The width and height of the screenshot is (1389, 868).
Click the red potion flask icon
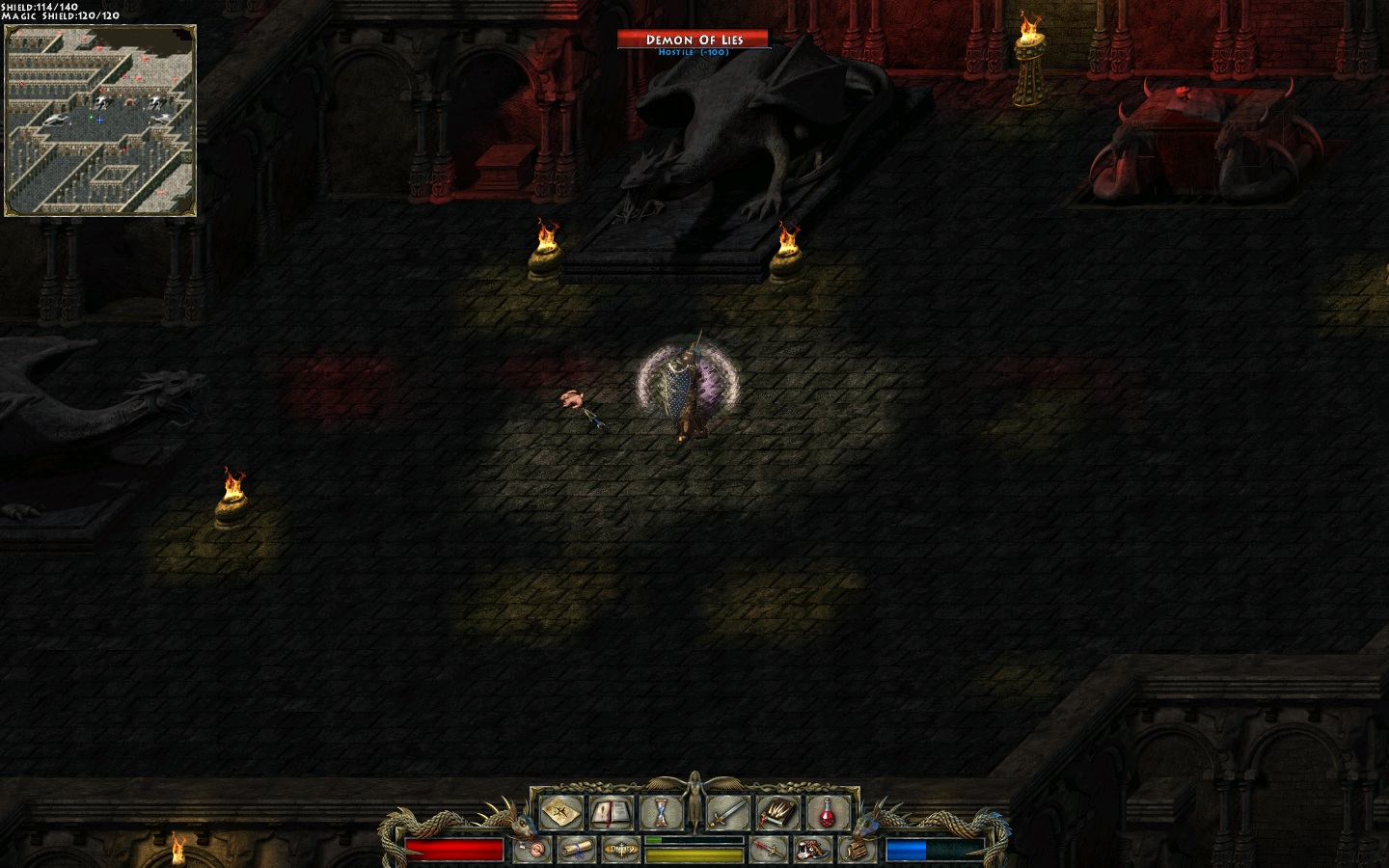pyautogui.click(x=827, y=813)
